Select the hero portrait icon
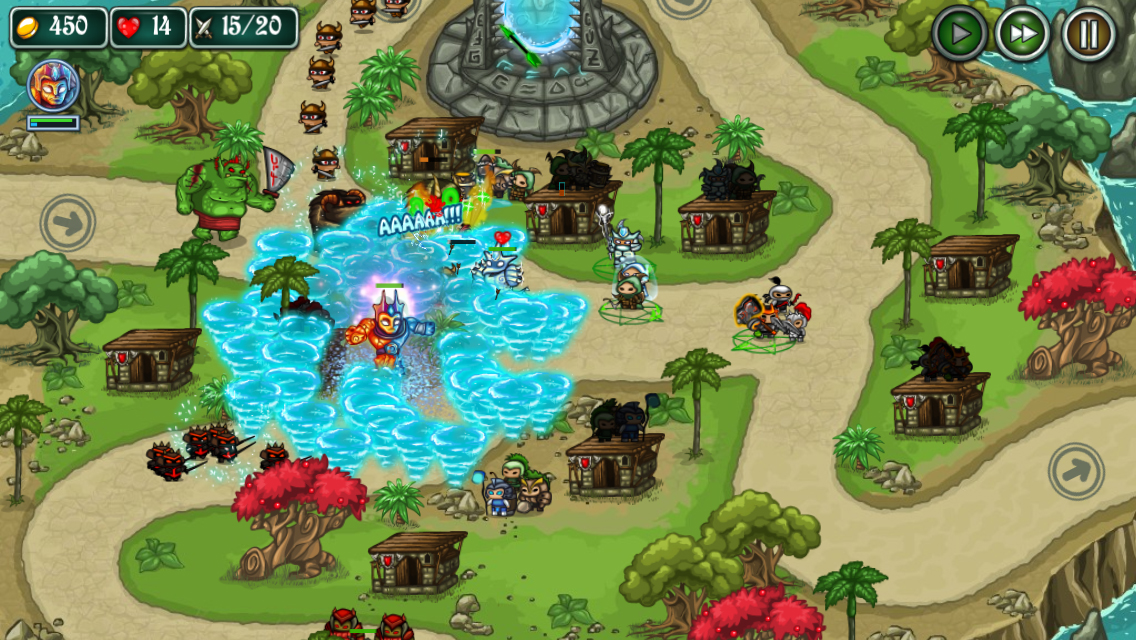This screenshot has height=640, width=1136. tap(53, 86)
